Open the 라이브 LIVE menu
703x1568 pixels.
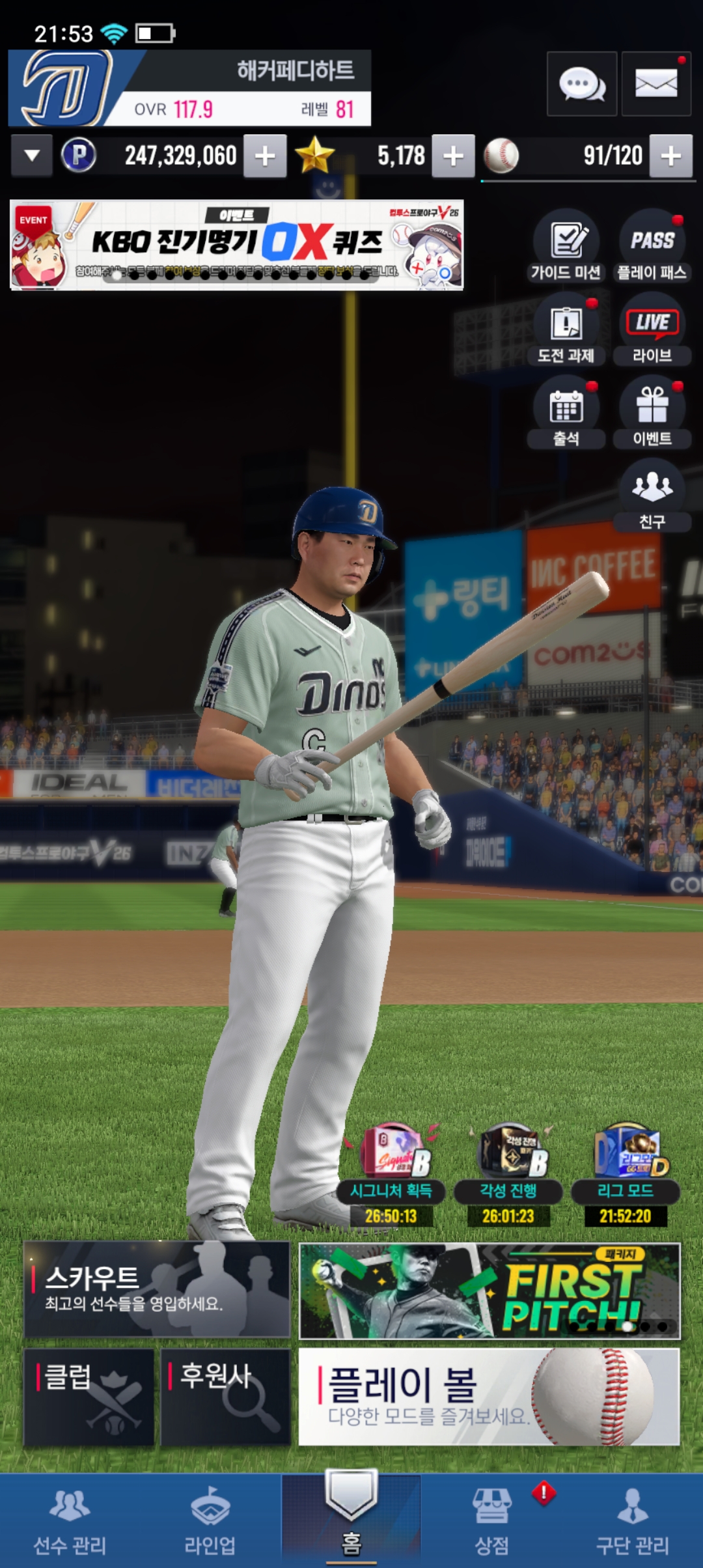652,329
